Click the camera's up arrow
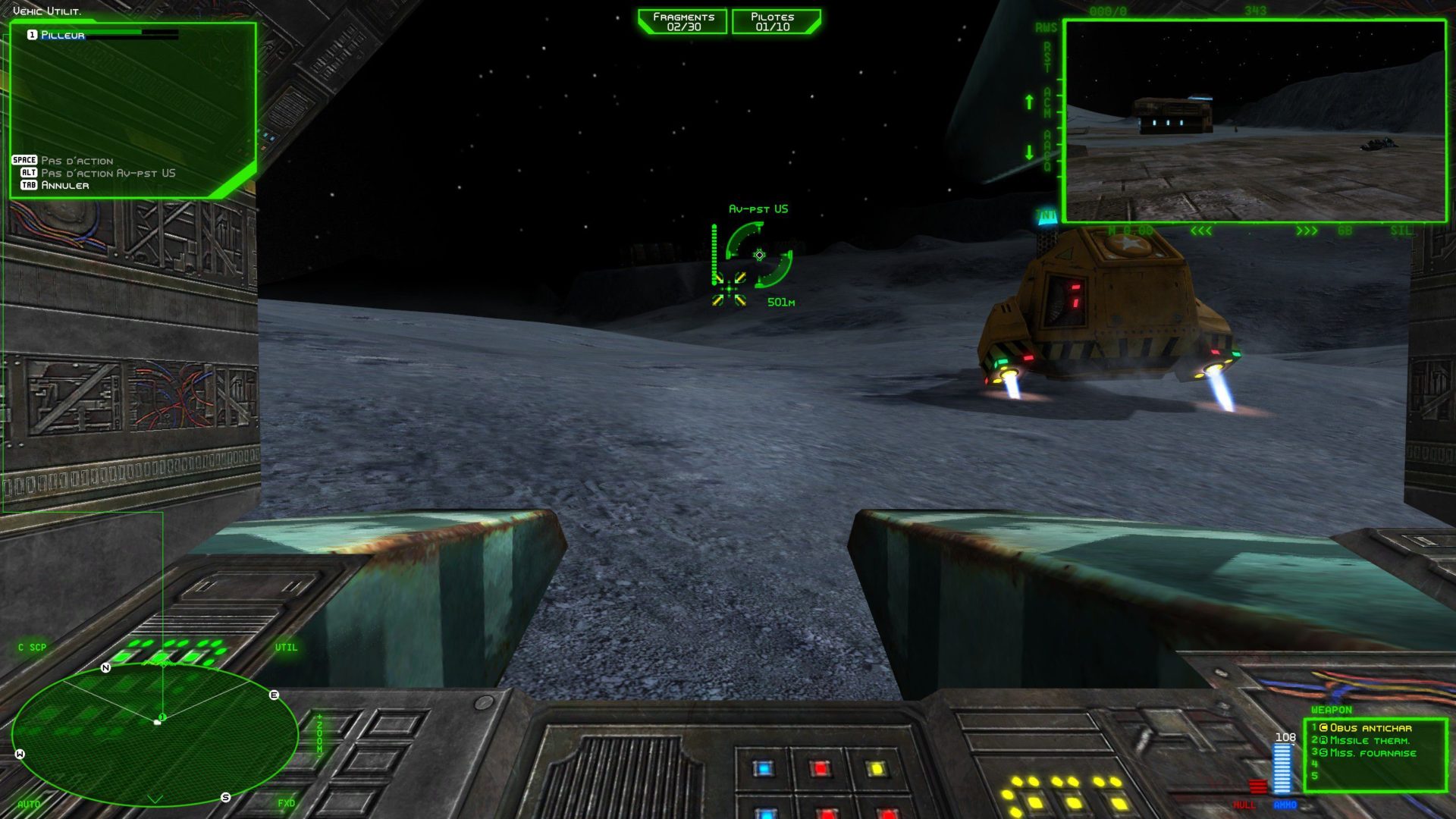The width and height of the screenshot is (1456, 819). click(1029, 102)
